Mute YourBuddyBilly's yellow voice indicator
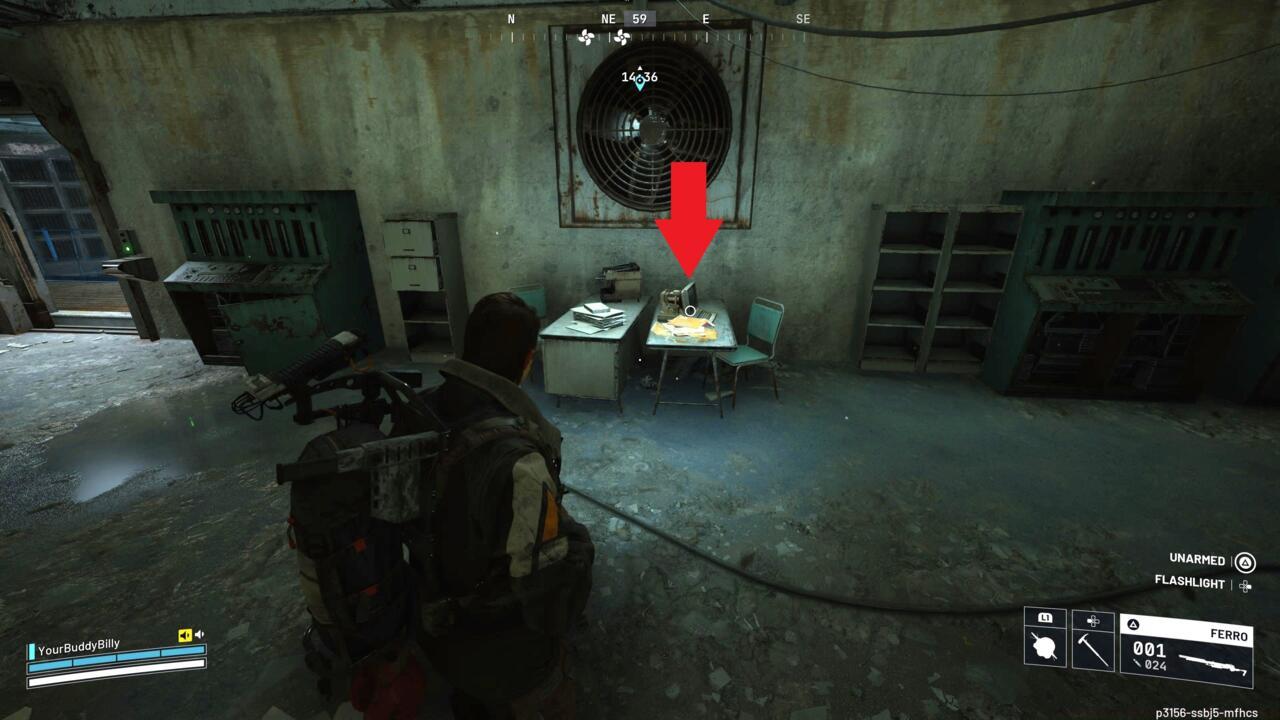Viewport: 1280px width, 720px height. coord(185,635)
